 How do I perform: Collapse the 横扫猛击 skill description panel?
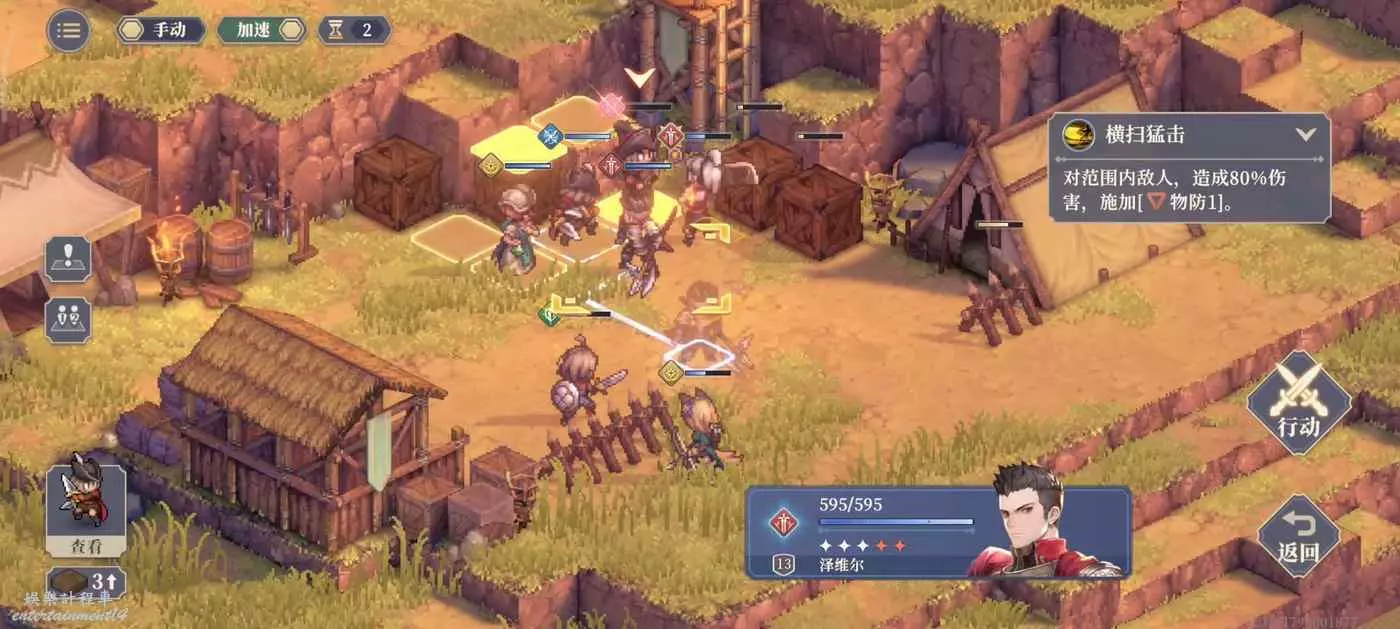(1305, 134)
